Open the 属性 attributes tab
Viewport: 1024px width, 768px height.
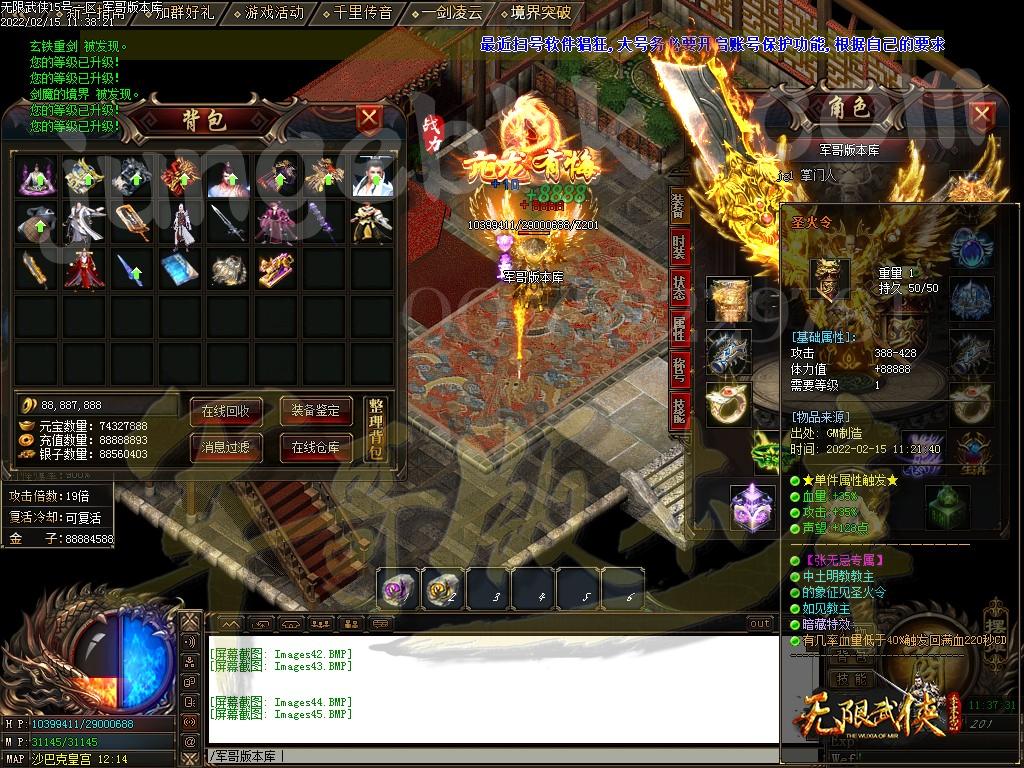(x=679, y=329)
